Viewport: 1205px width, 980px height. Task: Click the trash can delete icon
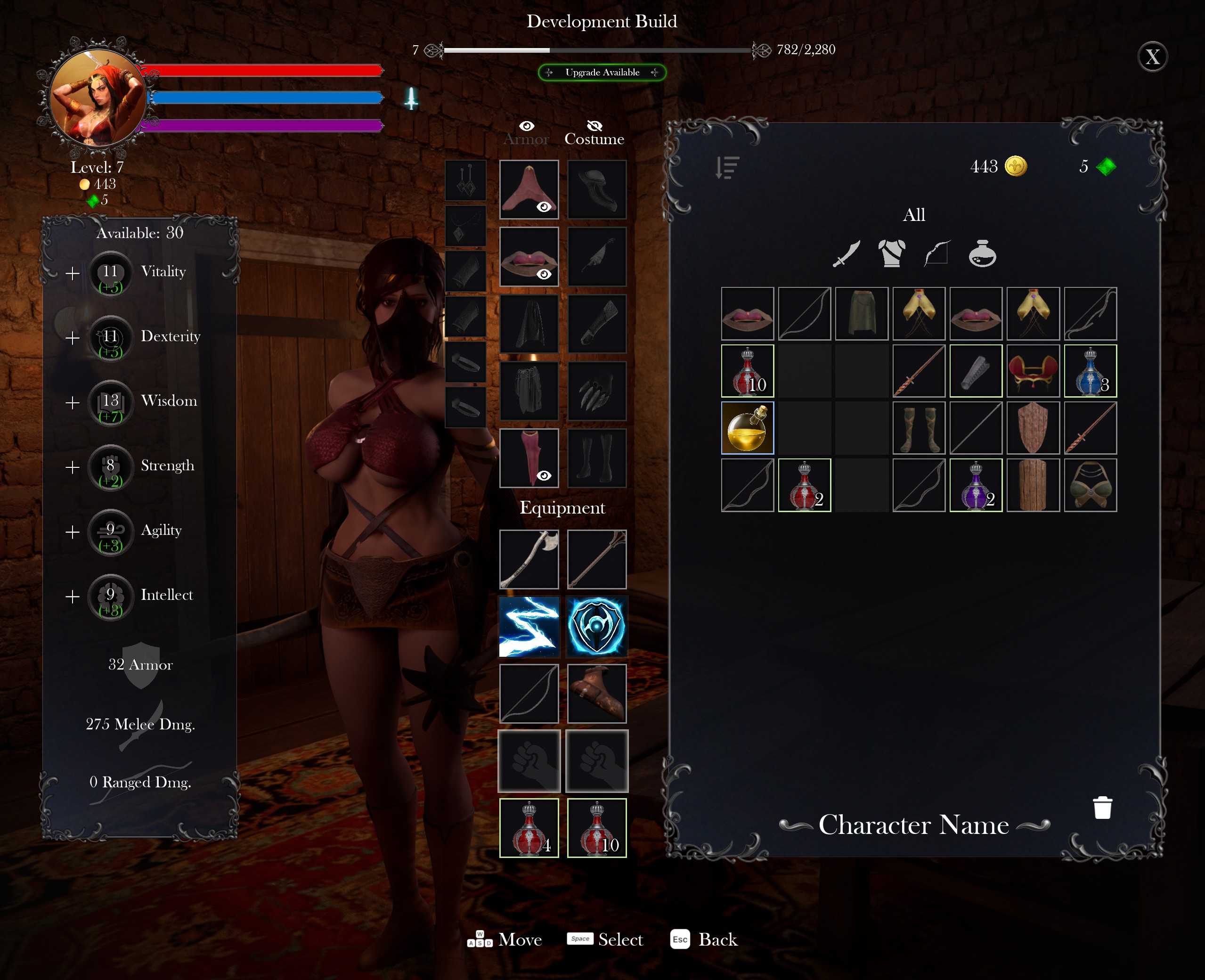click(1102, 807)
